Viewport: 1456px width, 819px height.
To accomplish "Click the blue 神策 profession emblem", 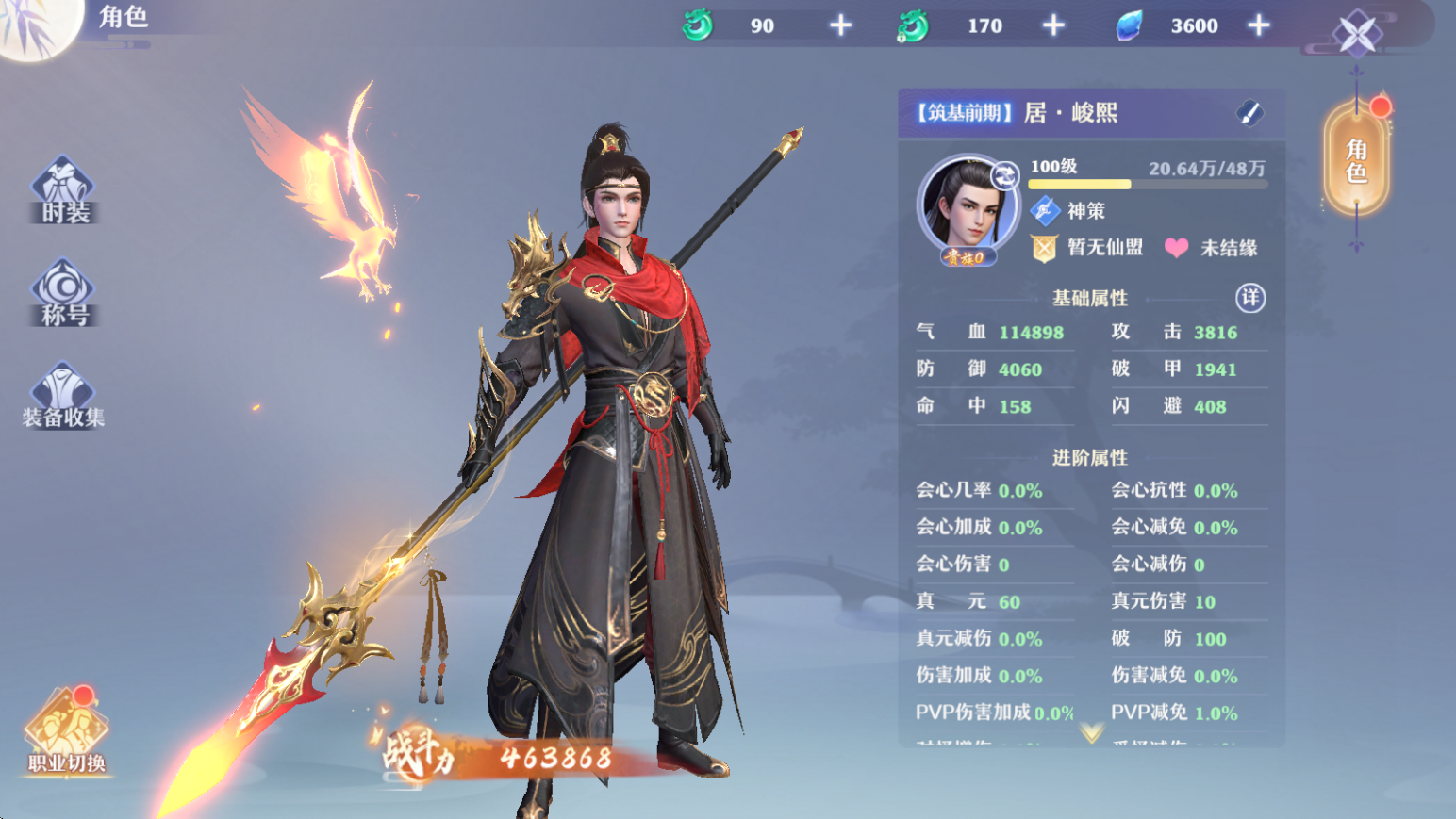I will [x=1045, y=211].
